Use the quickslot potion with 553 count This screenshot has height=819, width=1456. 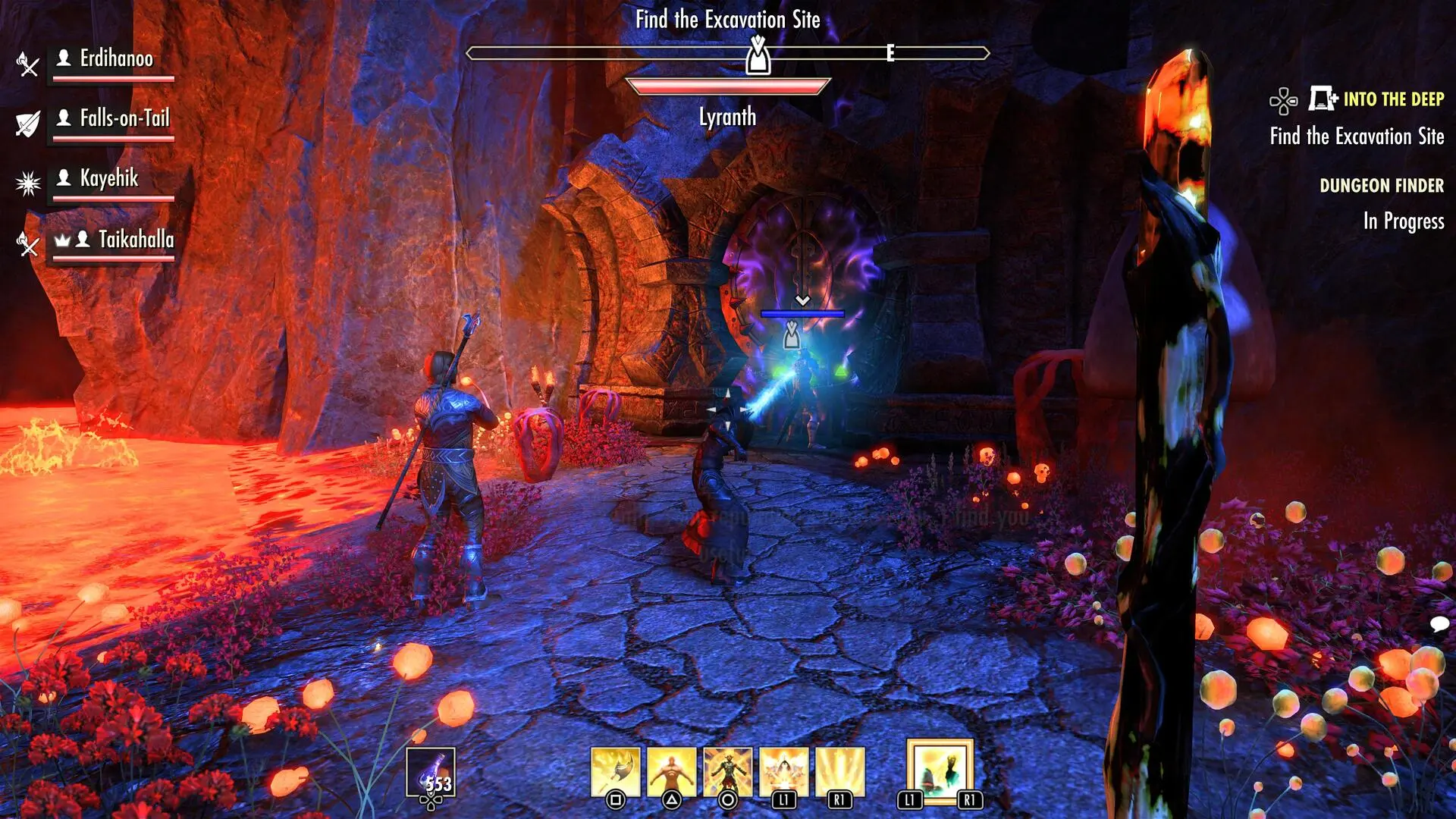point(431,773)
